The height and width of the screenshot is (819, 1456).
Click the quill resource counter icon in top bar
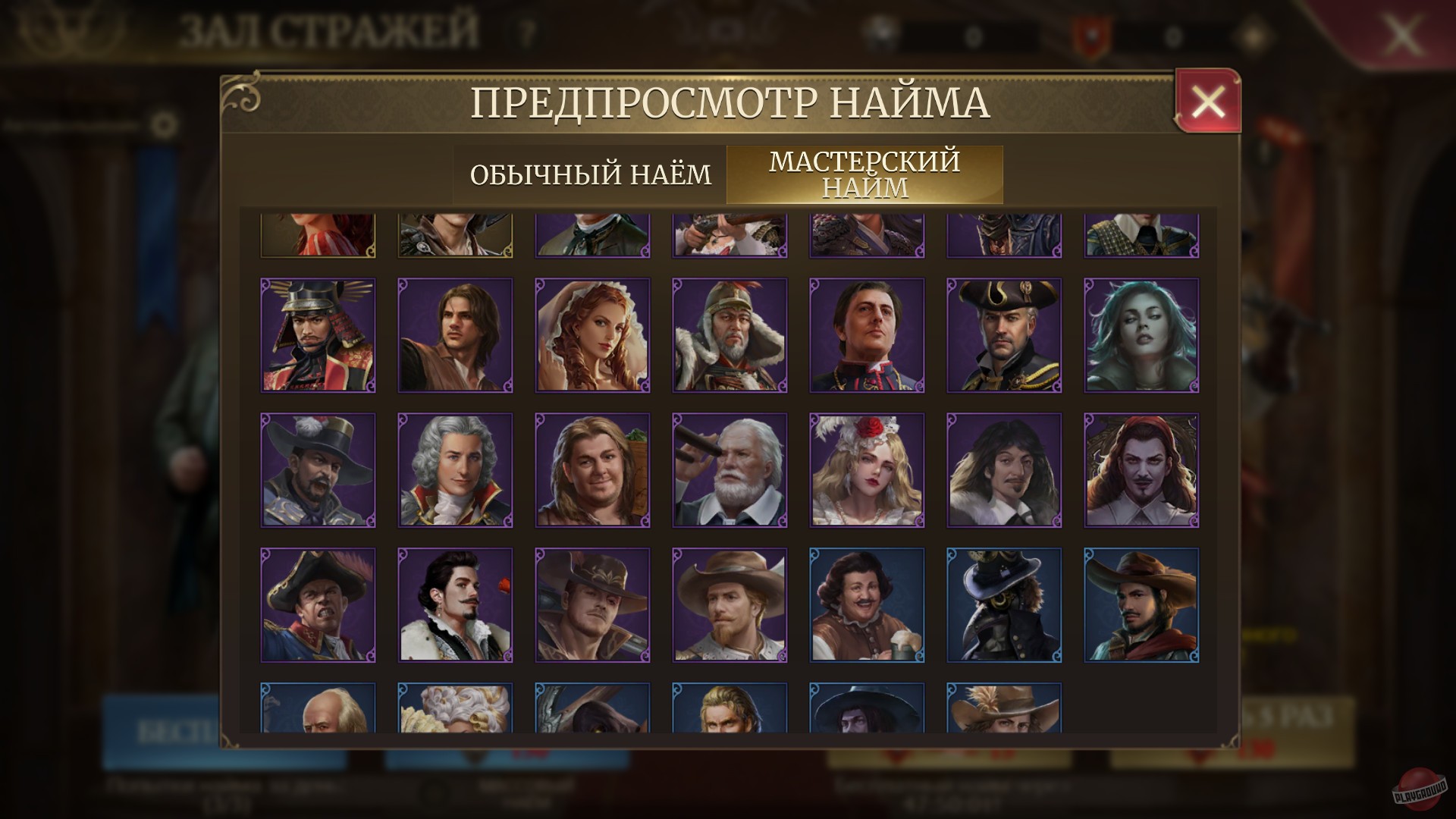pyautogui.click(x=880, y=30)
